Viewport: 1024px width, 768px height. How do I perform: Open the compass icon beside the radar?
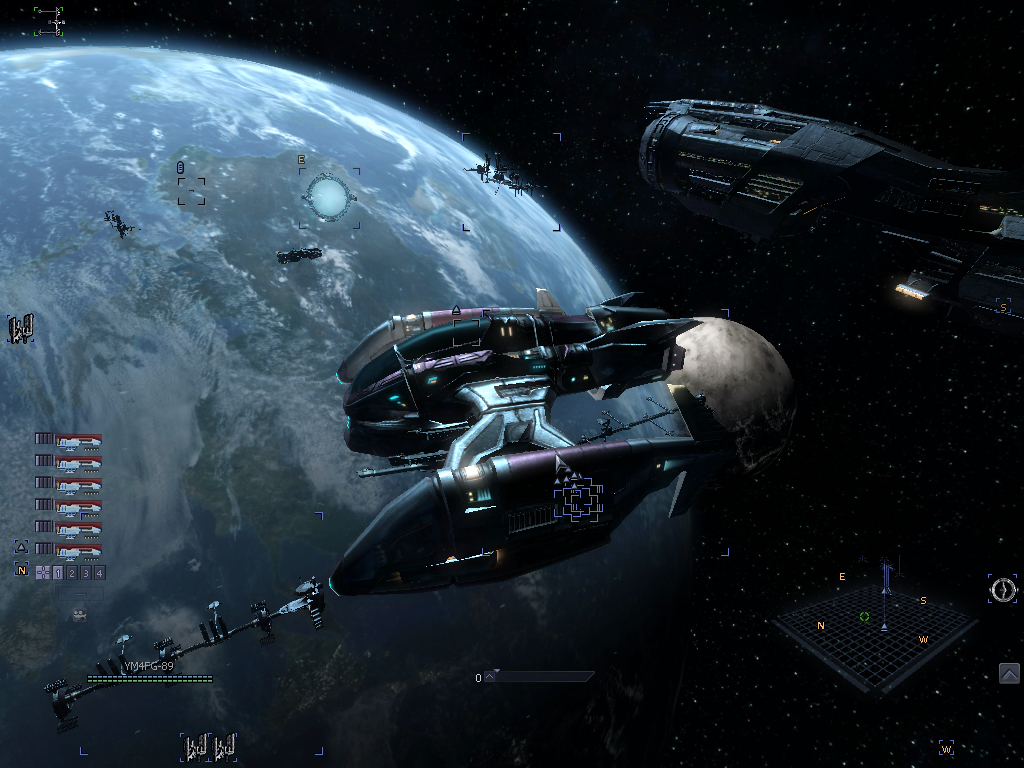pos(1003,589)
